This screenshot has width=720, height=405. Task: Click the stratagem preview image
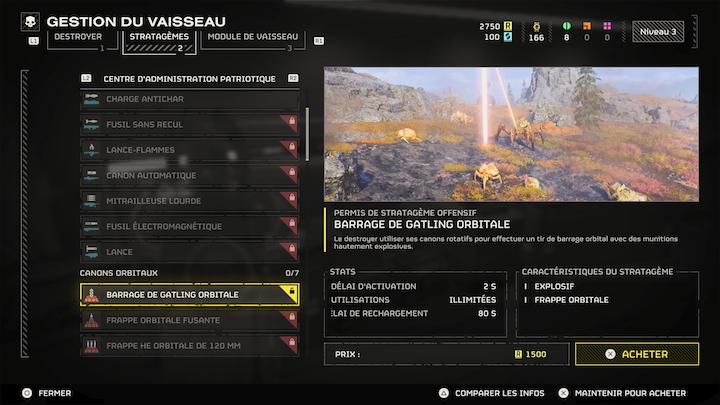pos(511,134)
